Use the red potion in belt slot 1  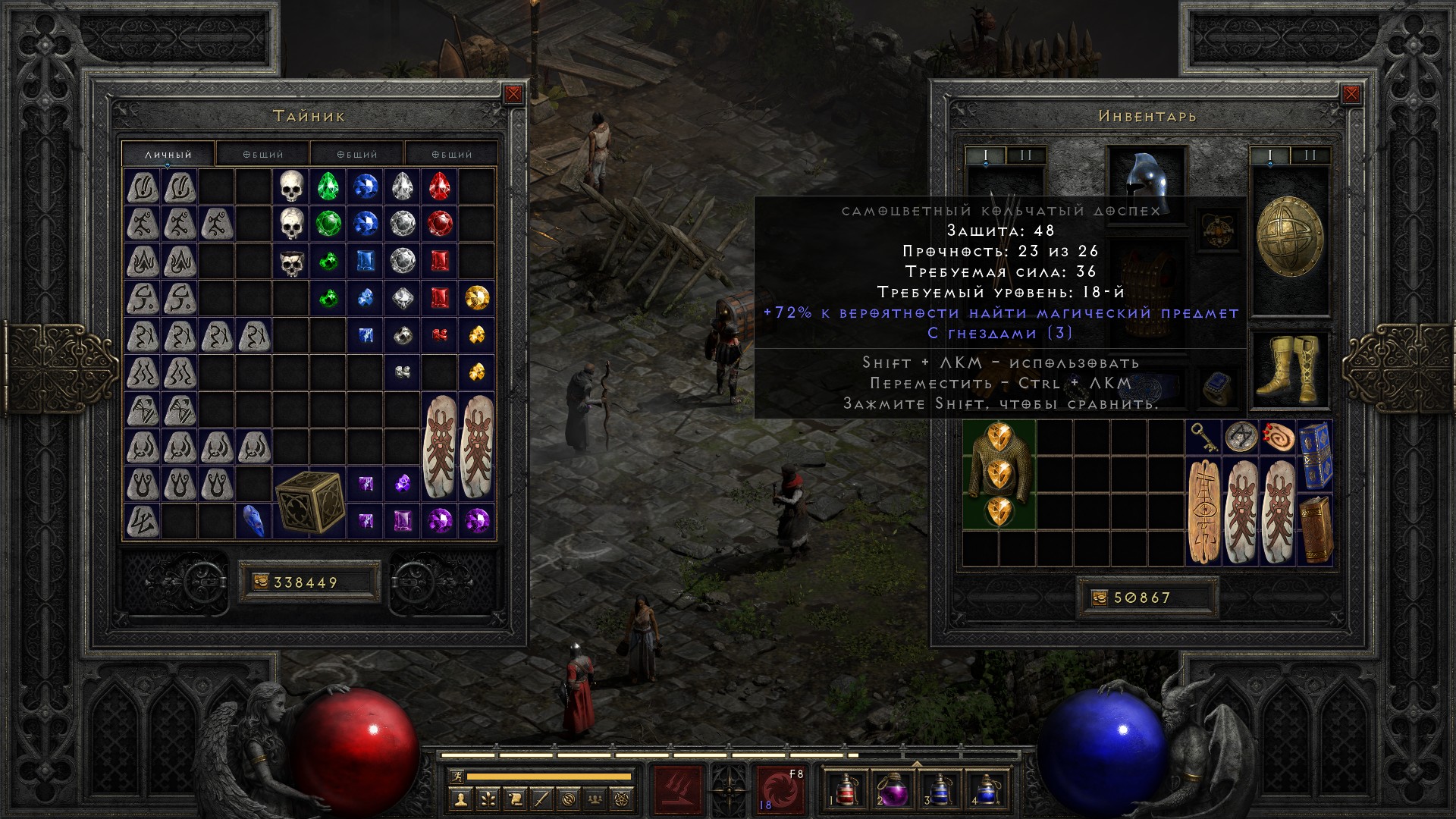[x=847, y=790]
